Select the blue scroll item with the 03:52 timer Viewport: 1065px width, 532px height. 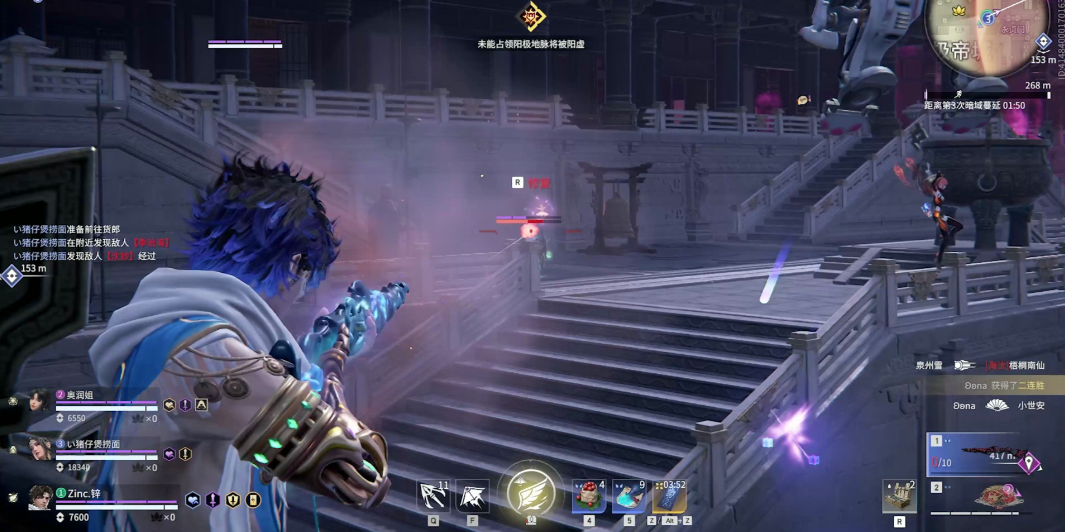click(x=669, y=497)
